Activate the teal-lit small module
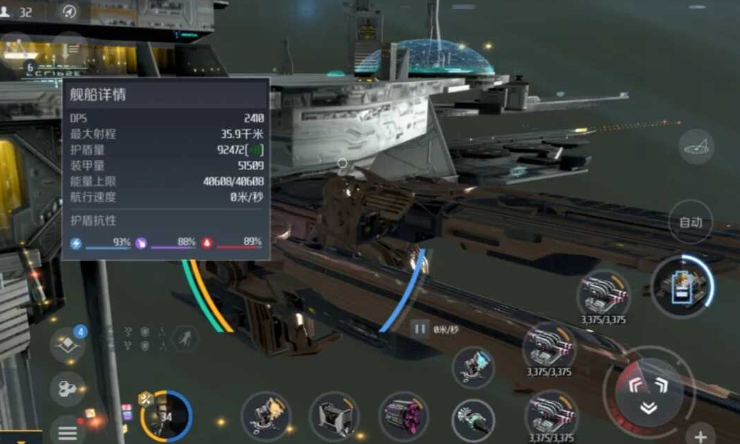740x444 pixels. click(473, 367)
